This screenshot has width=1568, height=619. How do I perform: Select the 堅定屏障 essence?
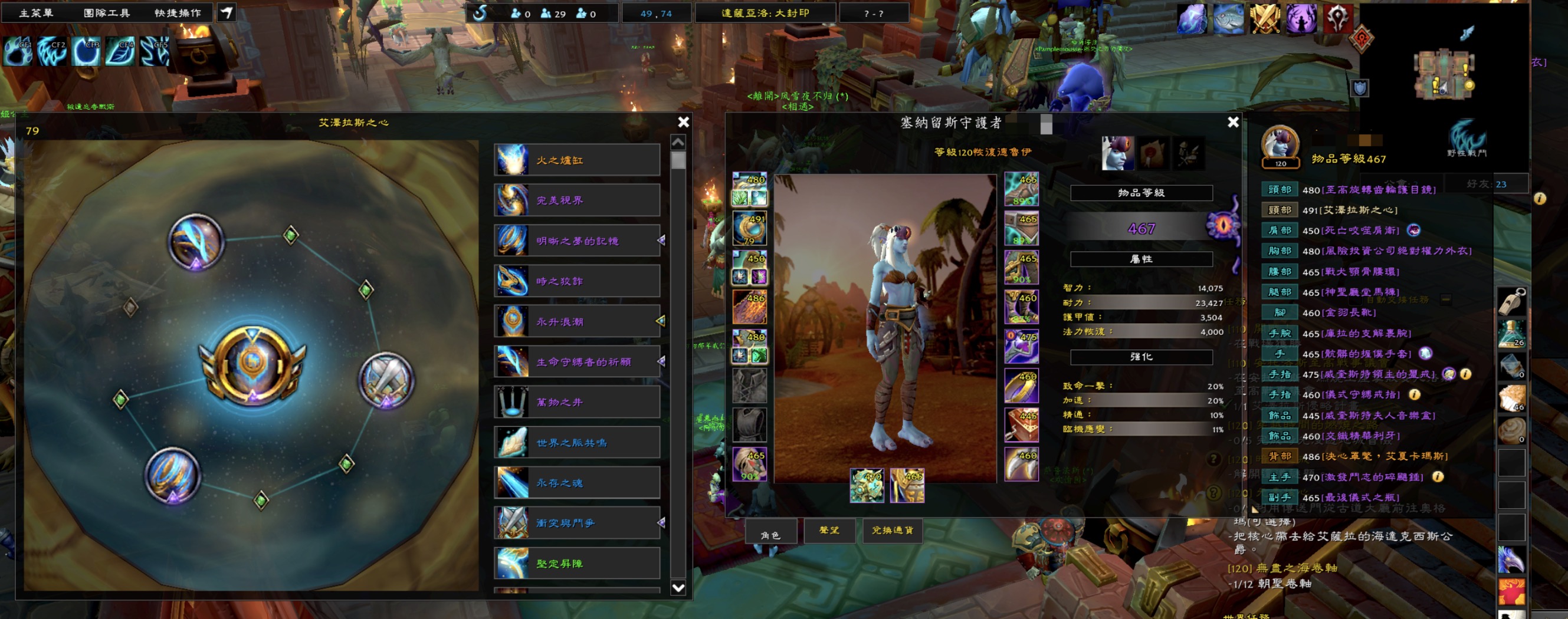point(577,563)
